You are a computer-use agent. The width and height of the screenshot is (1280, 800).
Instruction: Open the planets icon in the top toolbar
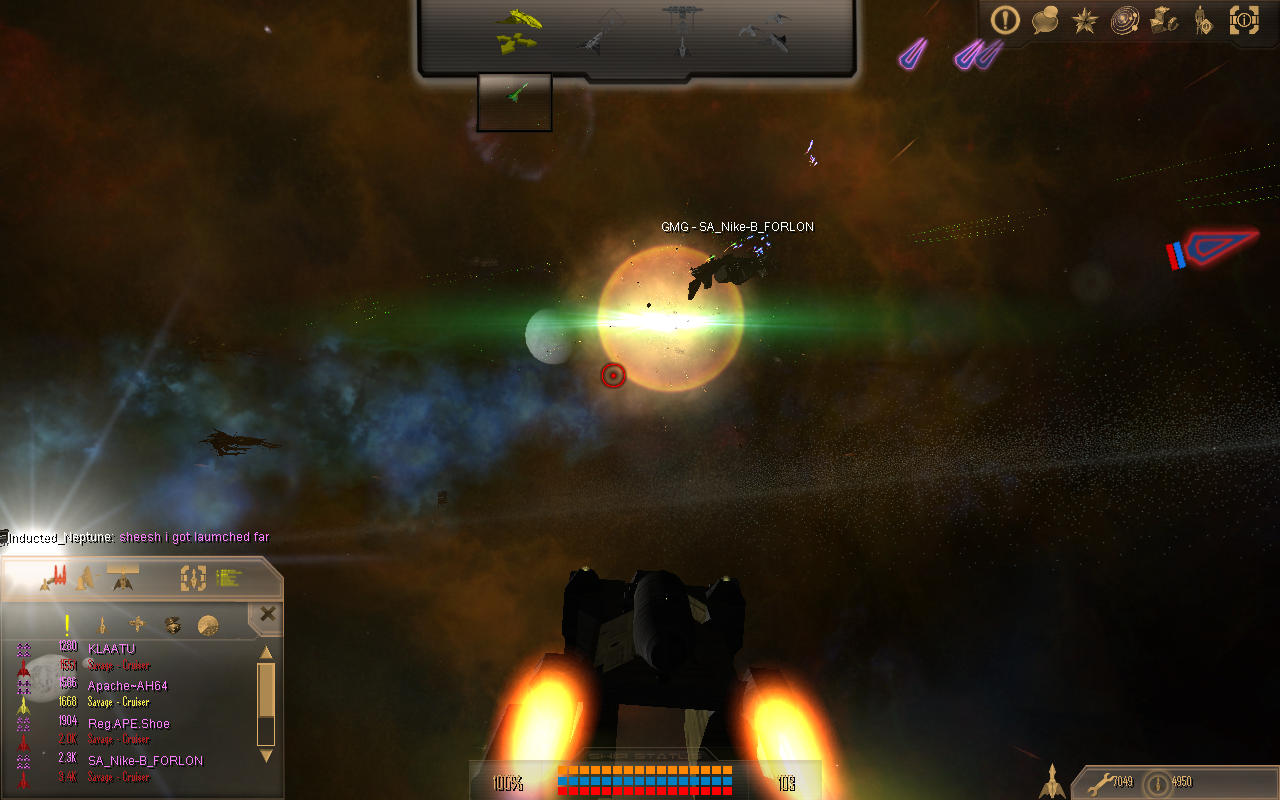(1164, 20)
